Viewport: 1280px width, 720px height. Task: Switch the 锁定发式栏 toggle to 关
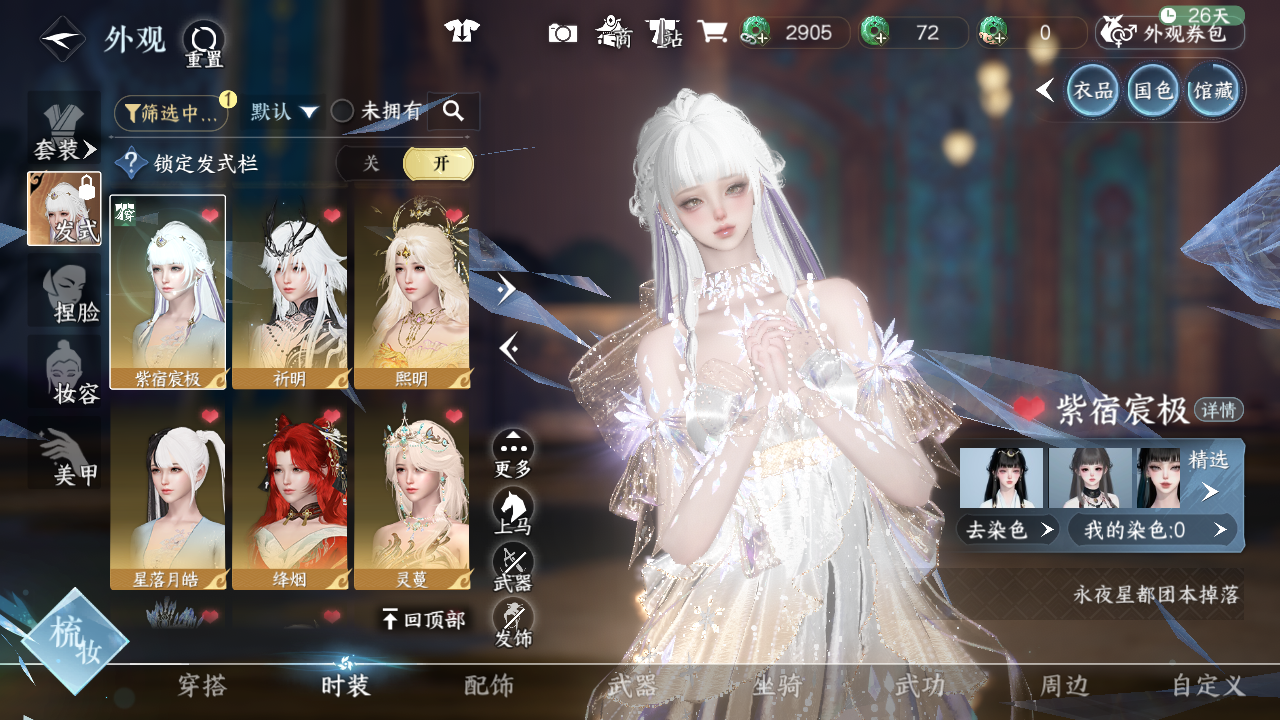pos(371,164)
